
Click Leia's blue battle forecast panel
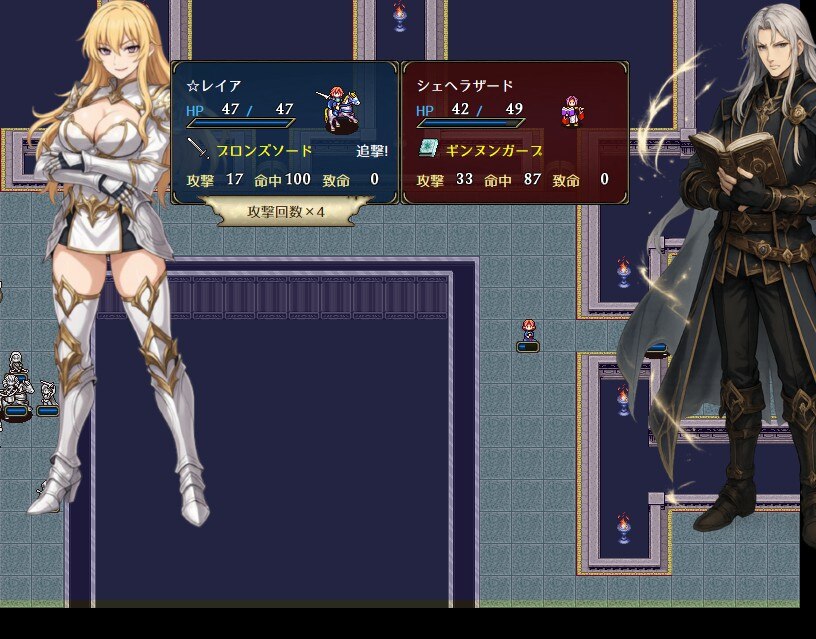[x=285, y=132]
